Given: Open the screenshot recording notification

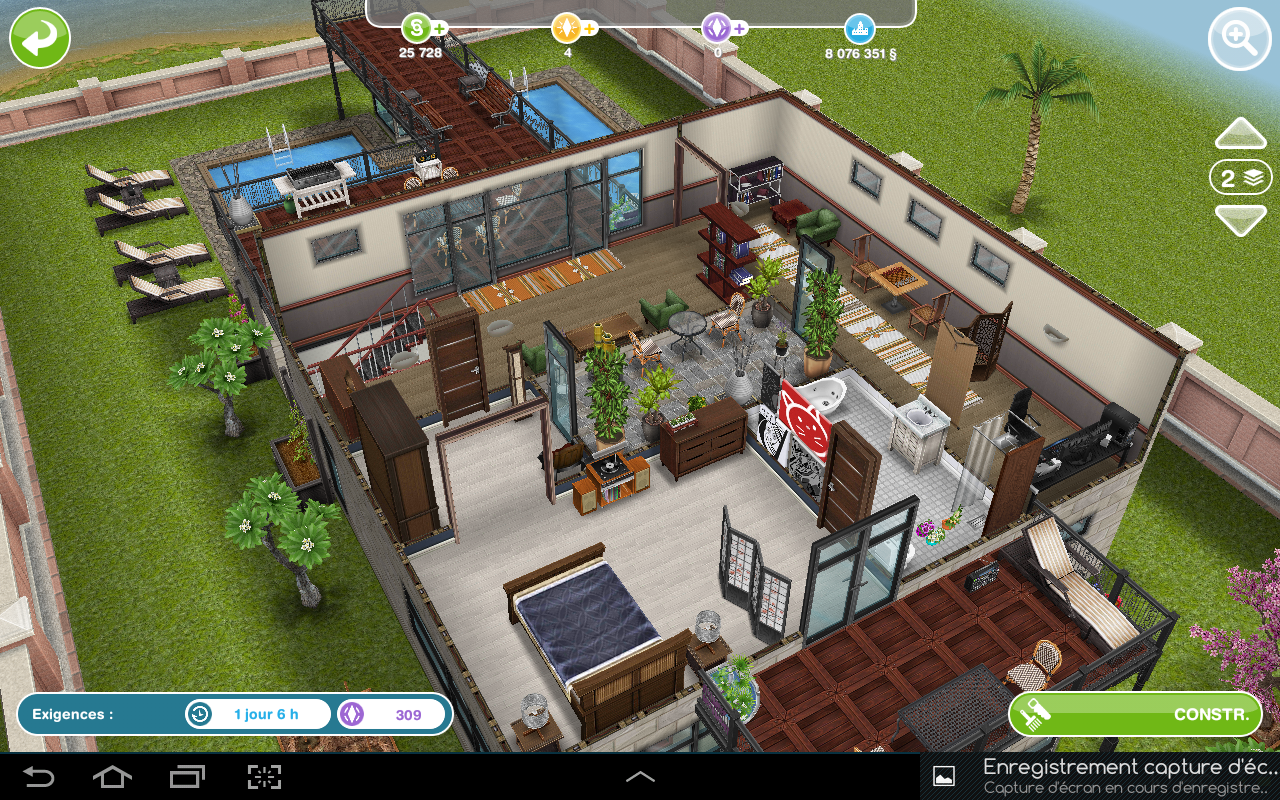Looking at the screenshot, I should click(x=1100, y=776).
